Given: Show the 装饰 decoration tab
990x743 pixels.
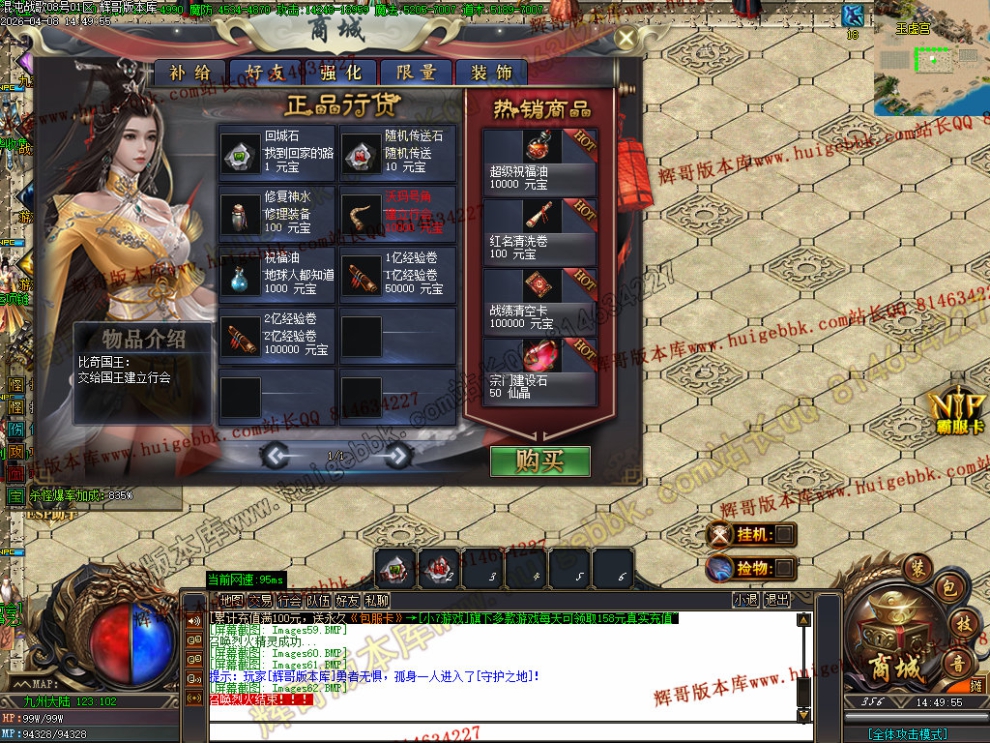Looking at the screenshot, I should 491,72.
